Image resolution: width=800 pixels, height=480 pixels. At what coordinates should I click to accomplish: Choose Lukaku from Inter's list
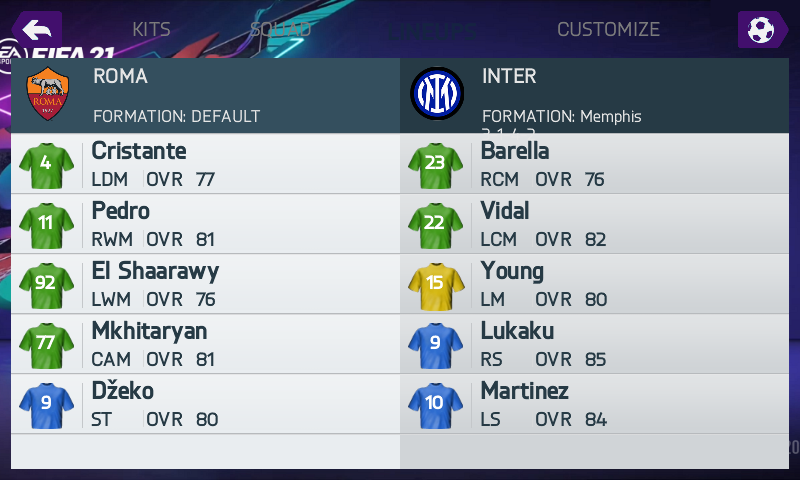click(x=595, y=344)
